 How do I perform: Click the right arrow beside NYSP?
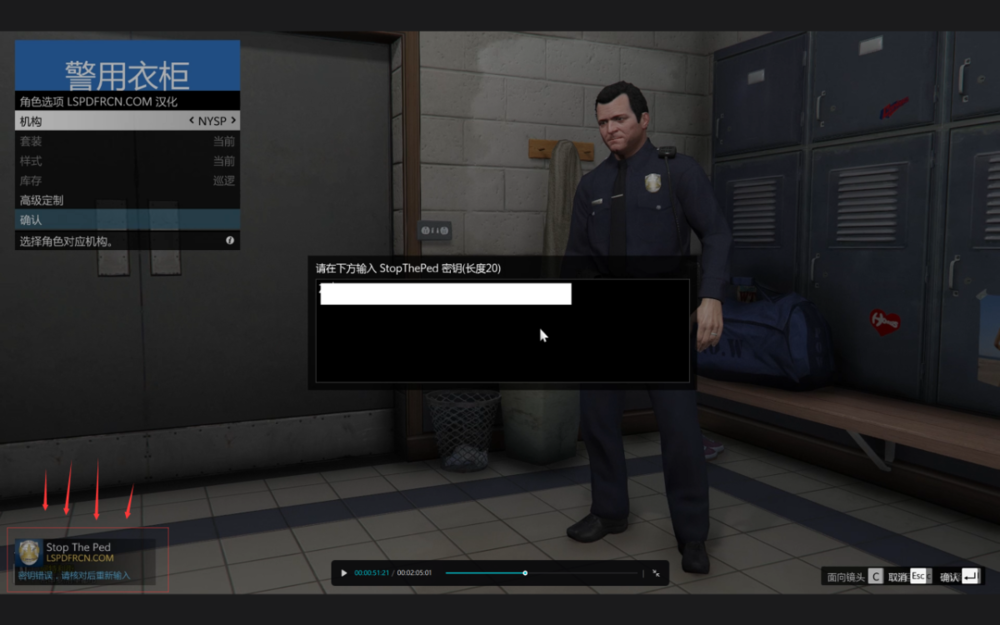(x=233, y=121)
